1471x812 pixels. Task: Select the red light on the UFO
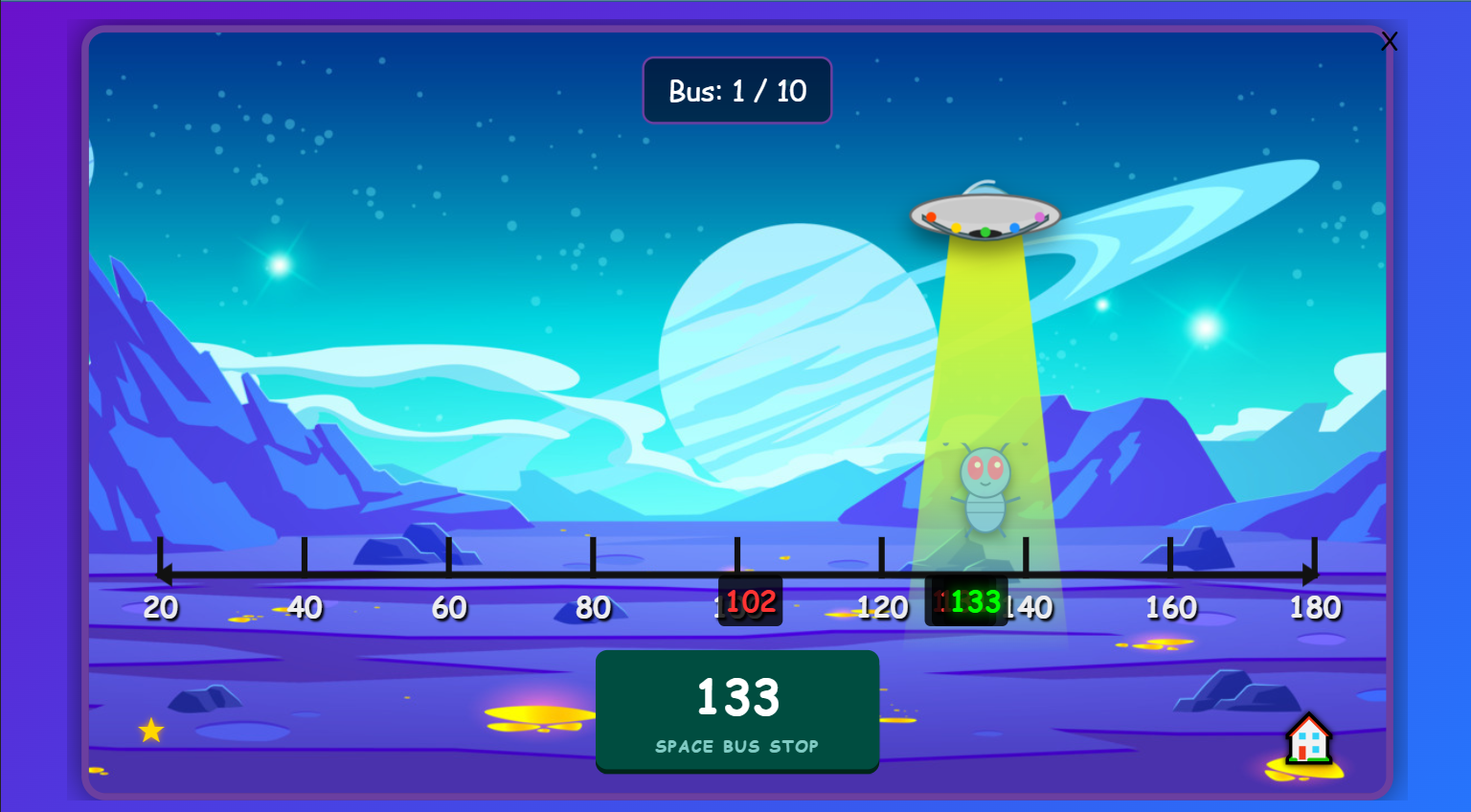931,217
